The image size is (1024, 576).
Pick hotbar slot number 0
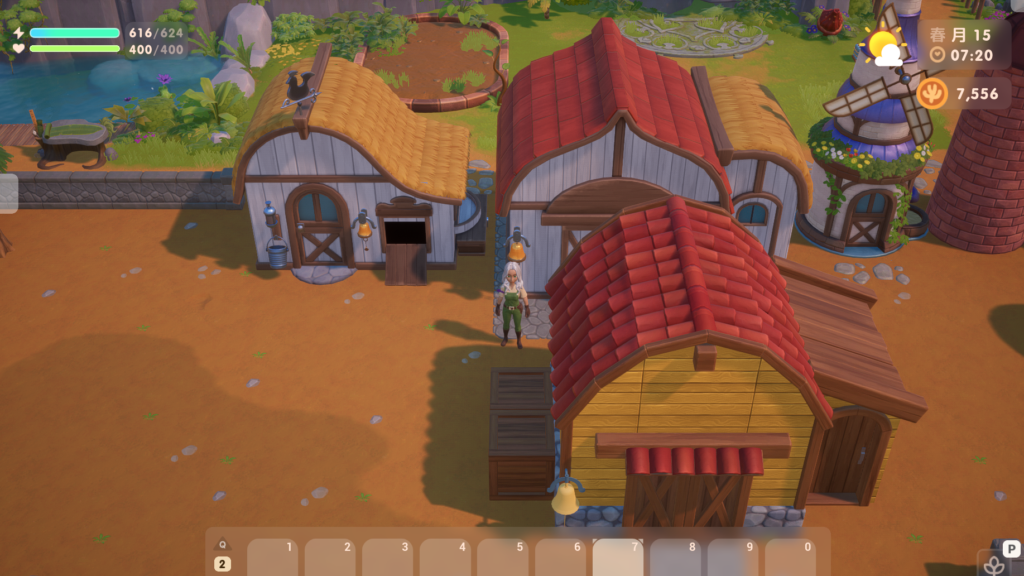click(790, 558)
